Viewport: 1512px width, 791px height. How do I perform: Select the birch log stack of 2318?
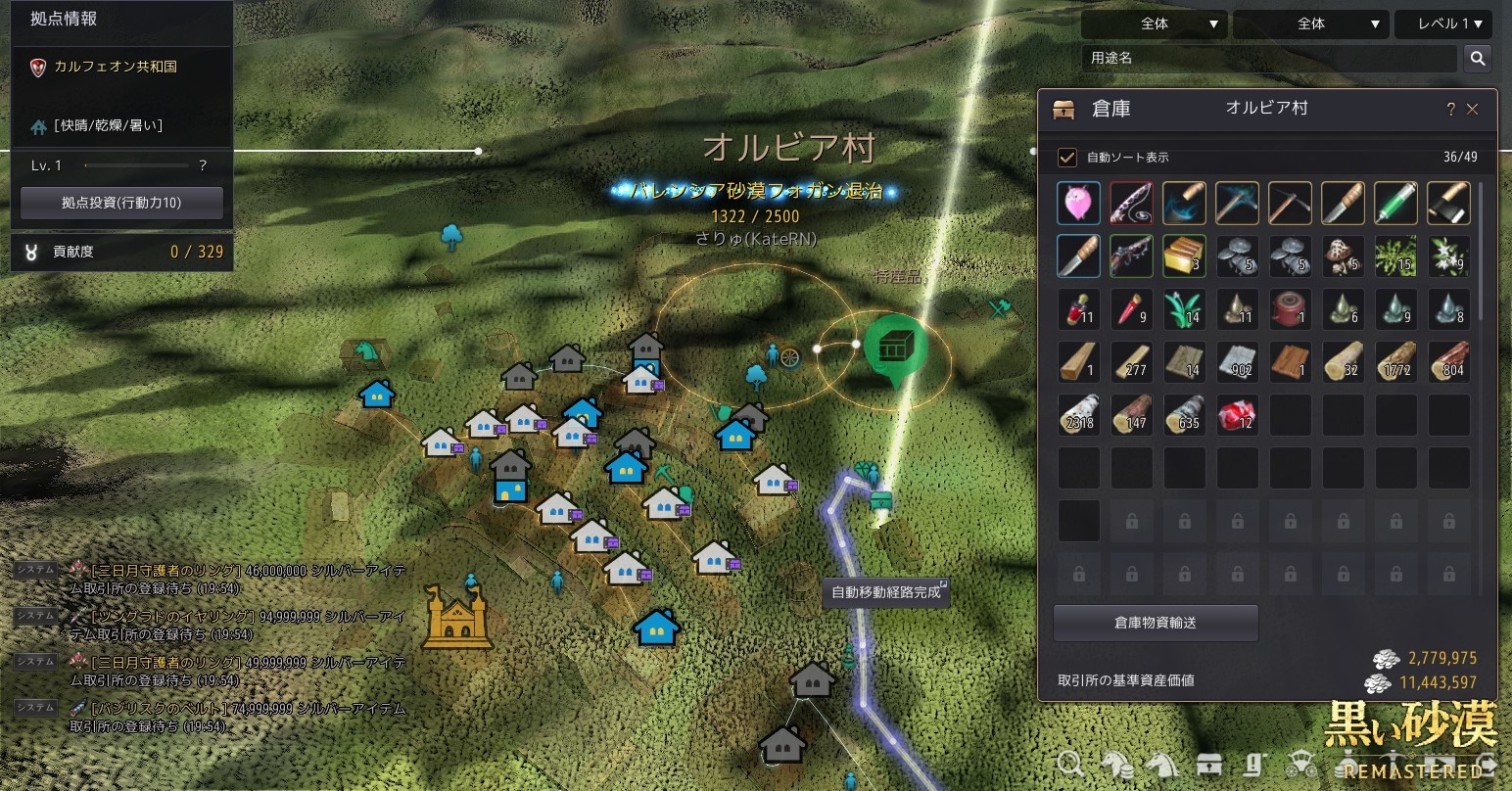click(x=1079, y=415)
